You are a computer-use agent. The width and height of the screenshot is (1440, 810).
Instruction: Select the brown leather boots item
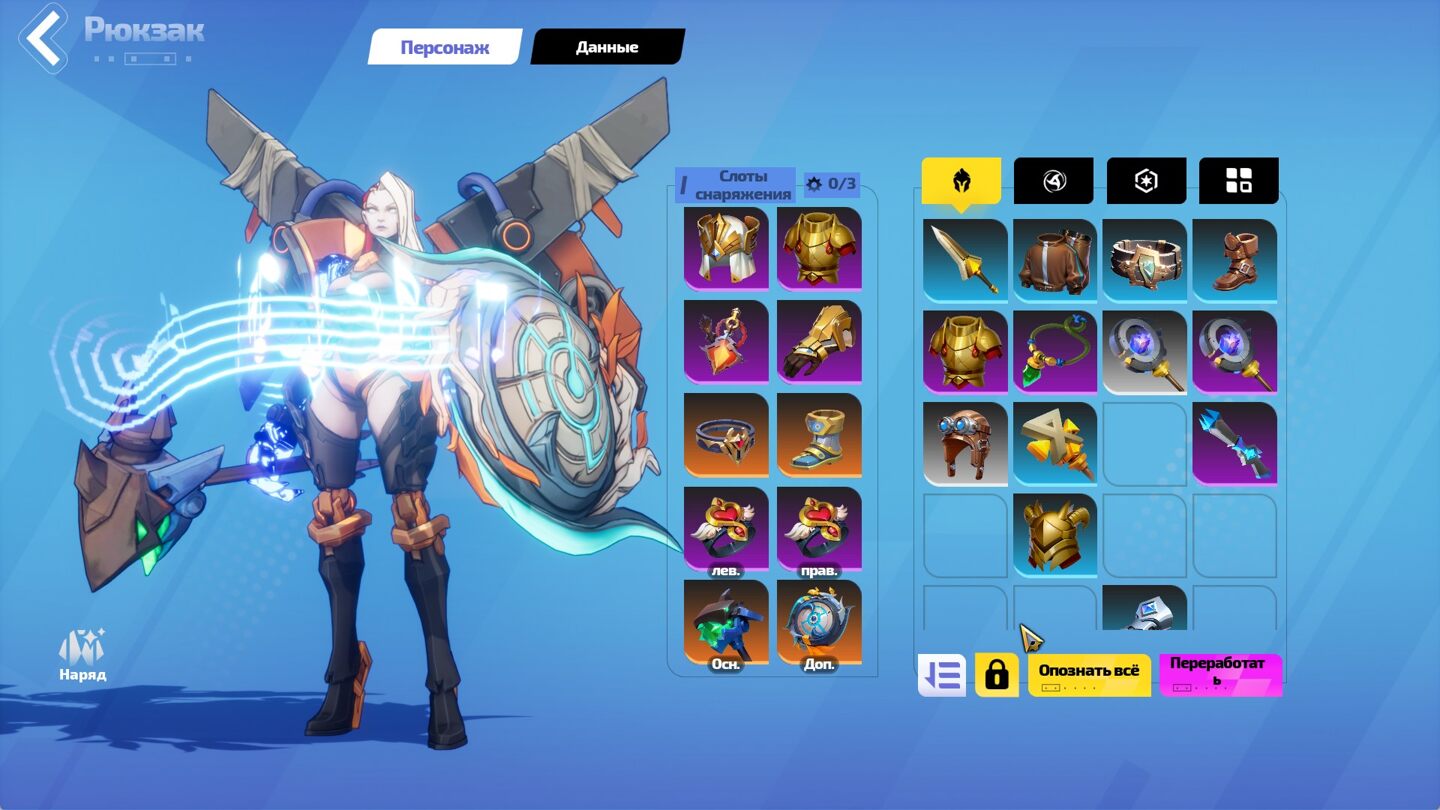[x=1234, y=260]
